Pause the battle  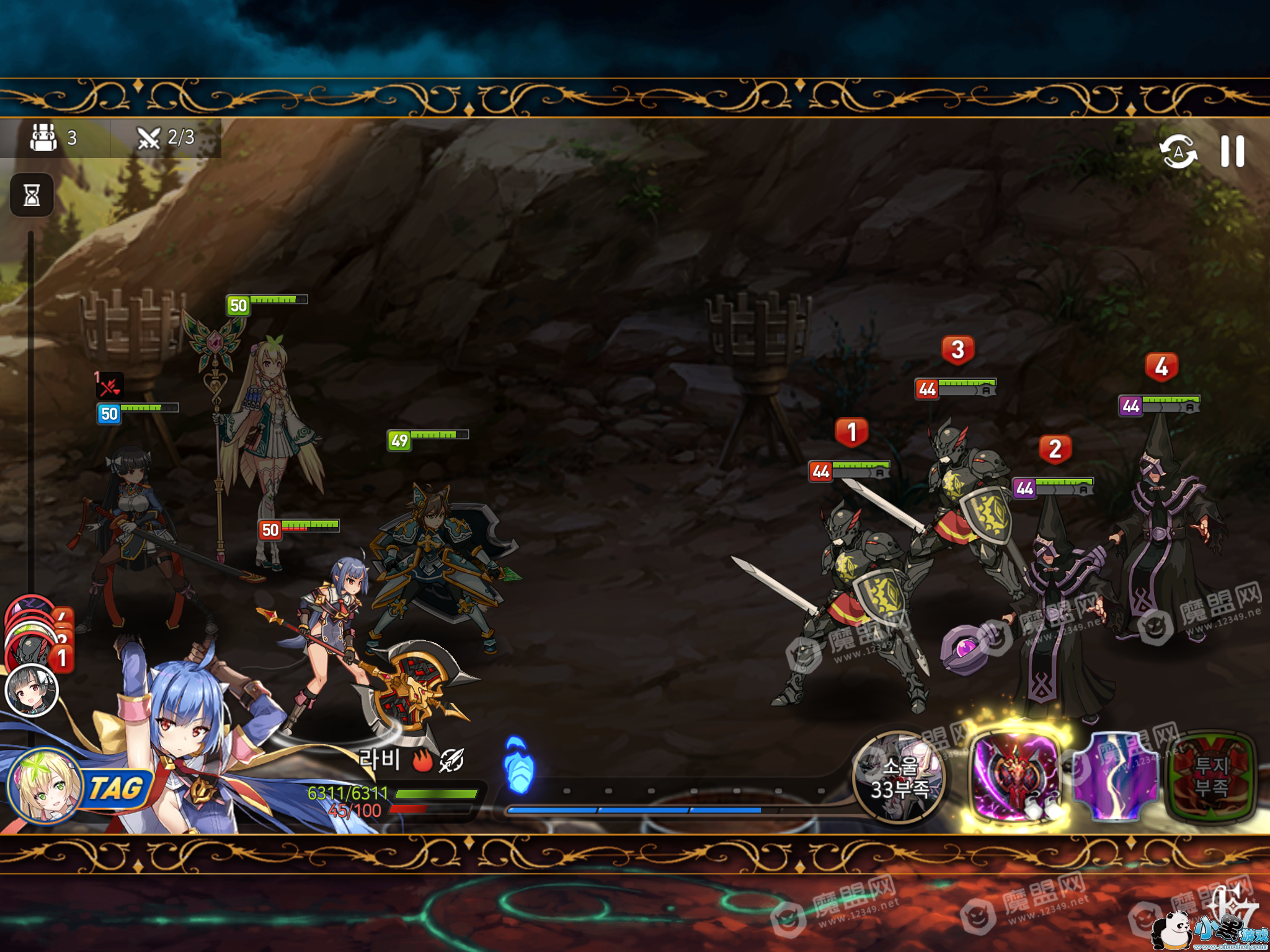point(1232,152)
